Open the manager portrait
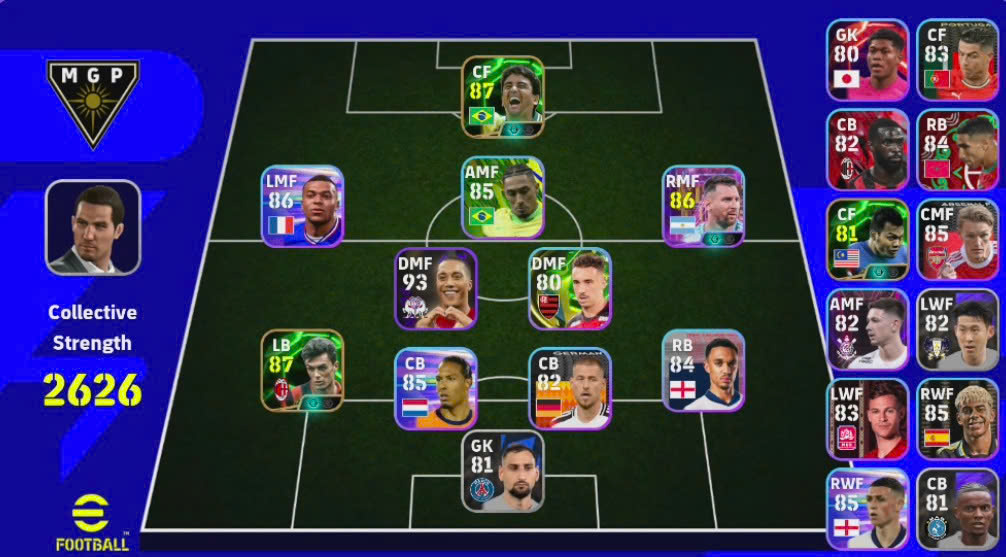The image size is (1006, 557). pos(93,227)
